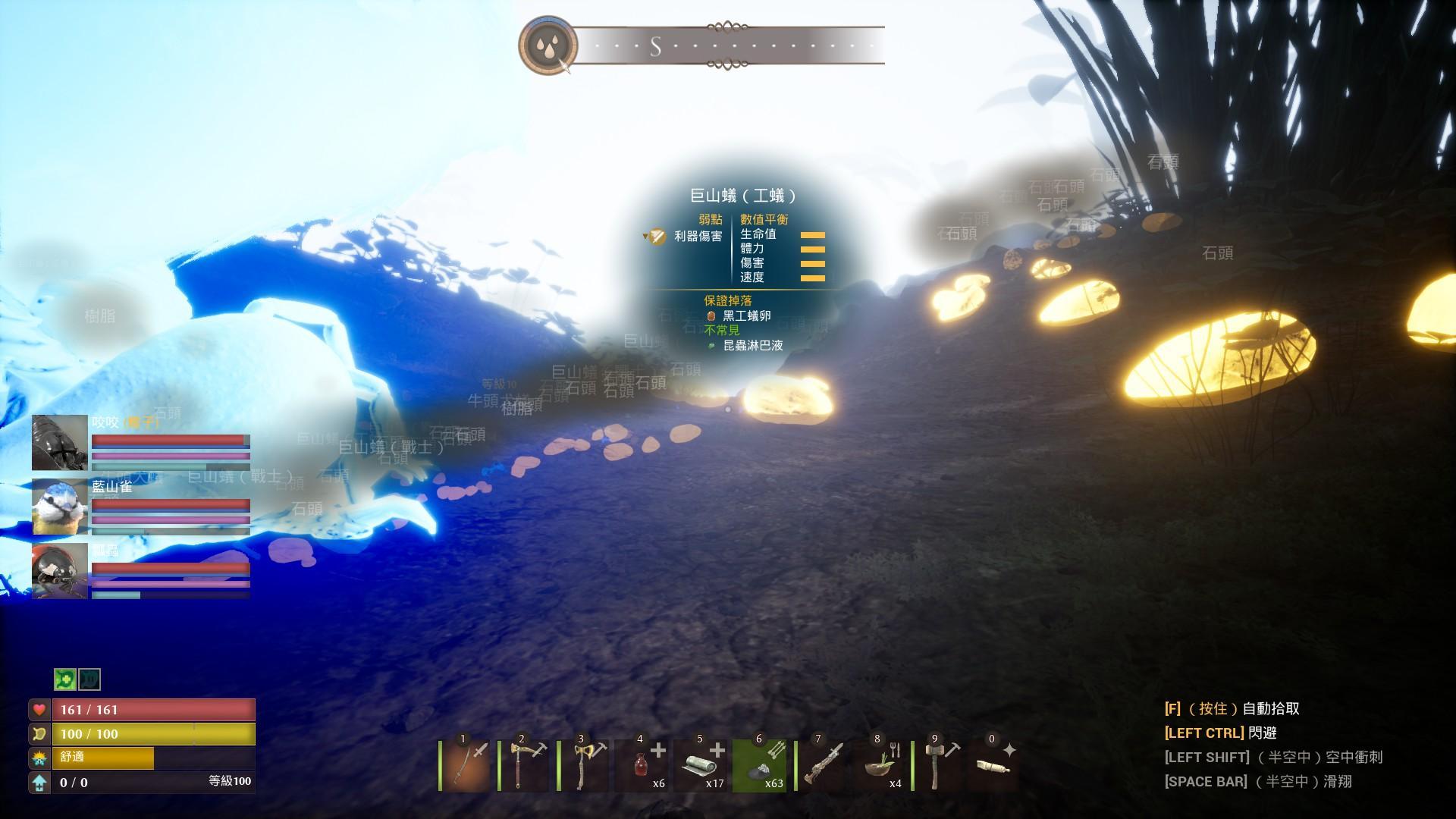Equip the pickaxe tool in slot 2
The height and width of the screenshot is (819, 1456).
pyautogui.click(x=525, y=766)
